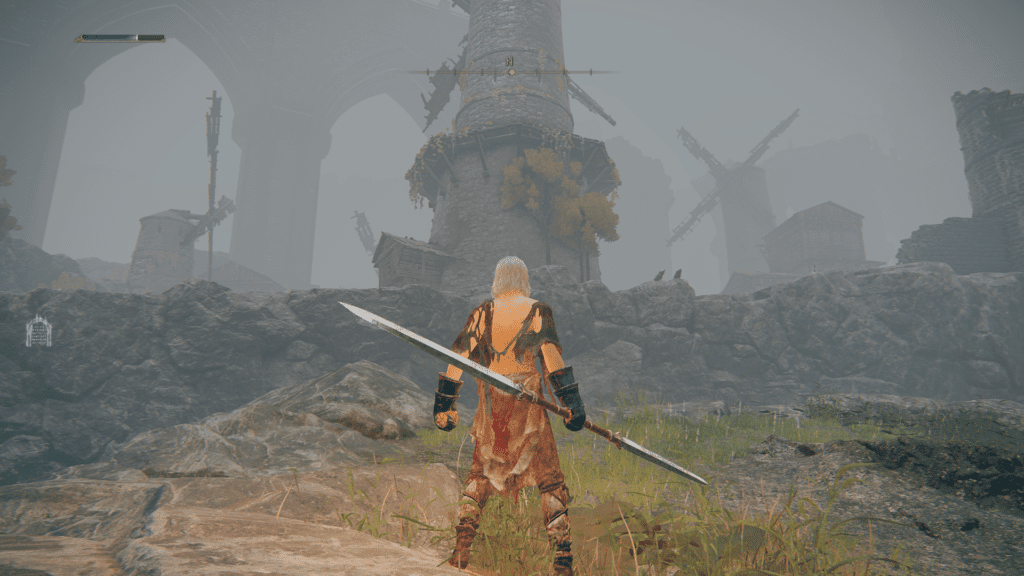Image resolution: width=1024 pixels, height=576 pixels.
Task: Click the compass bar showing North
Action: tap(511, 71)
